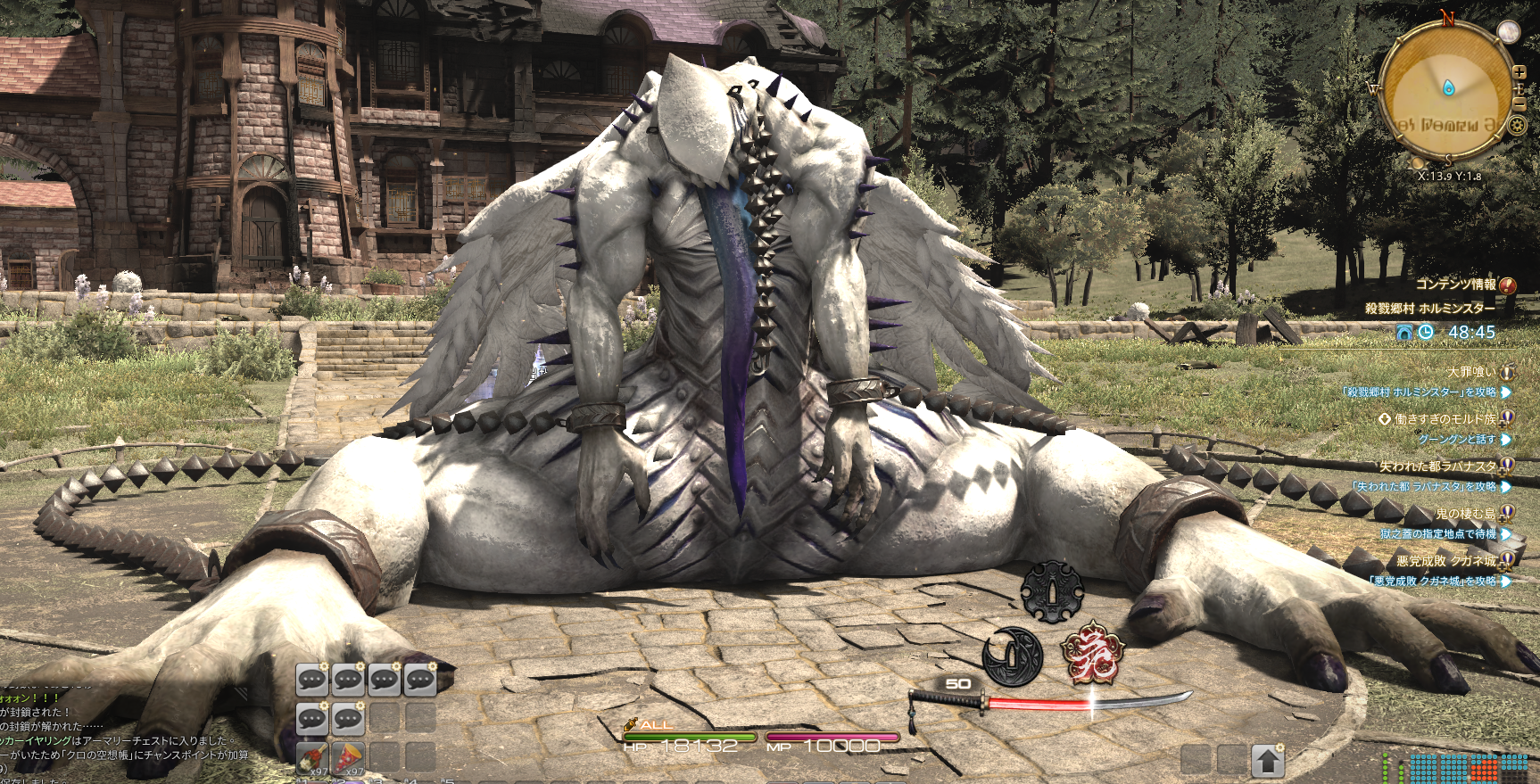Open the 悪党成敗 クガネ城 quest entry
Image resolution: width=1540 pixels, height=784 pixels.
pyautogui.click(x=1447, y=560)
